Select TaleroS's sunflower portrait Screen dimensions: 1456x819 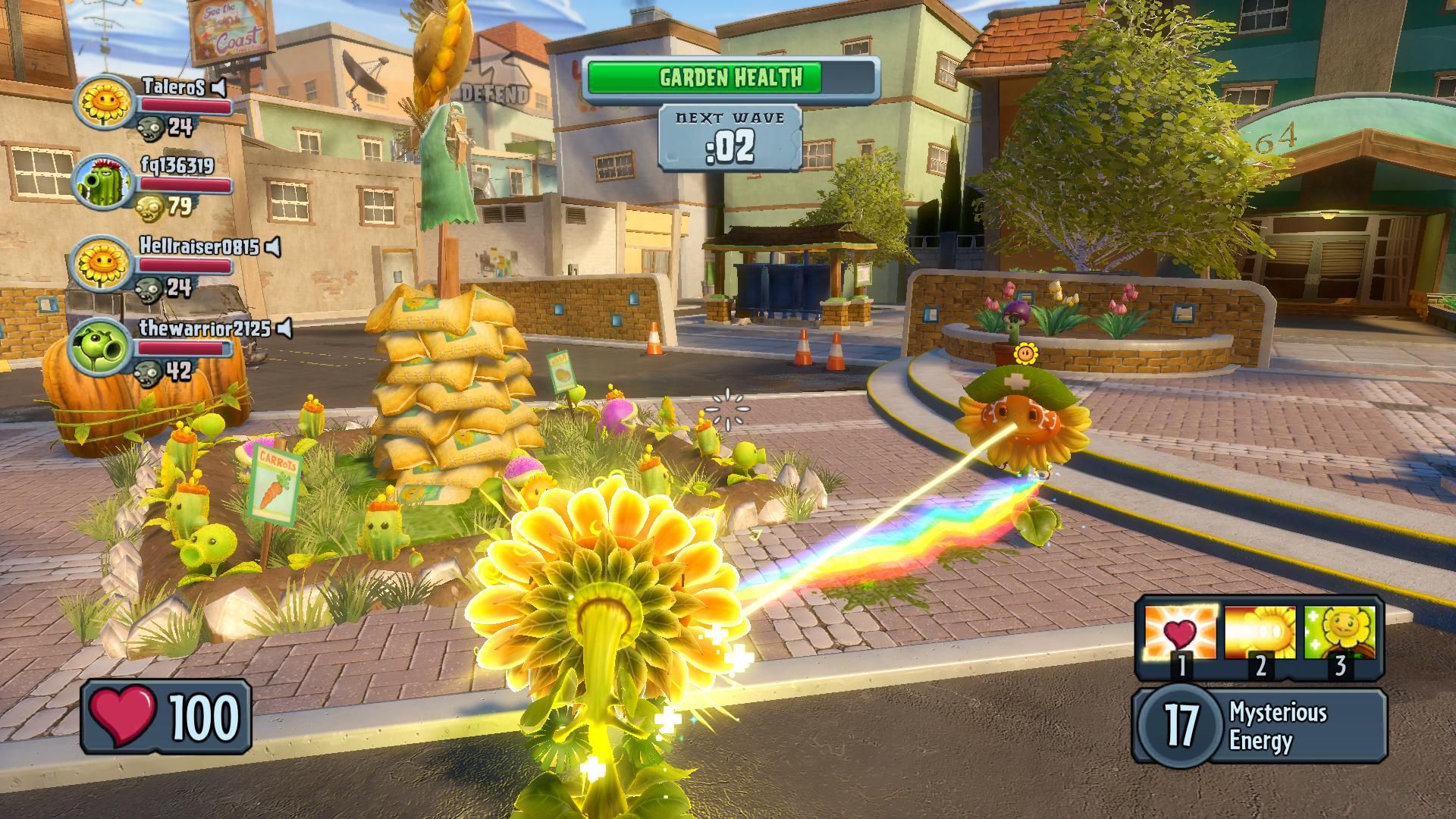[104, 101]
